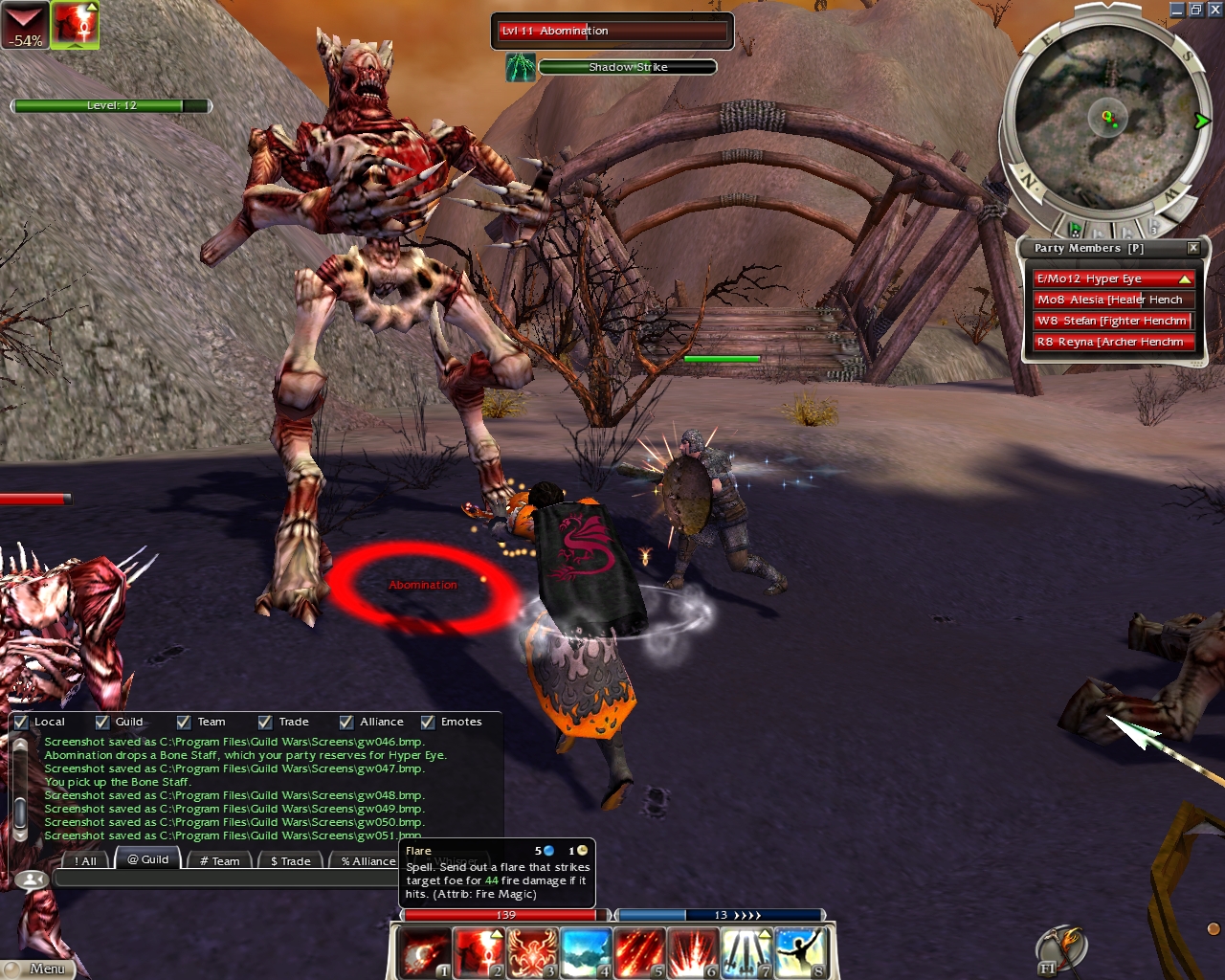Click the chat text input box
1225x980 pixels.
pyautogui.click(x=225, y=879)
